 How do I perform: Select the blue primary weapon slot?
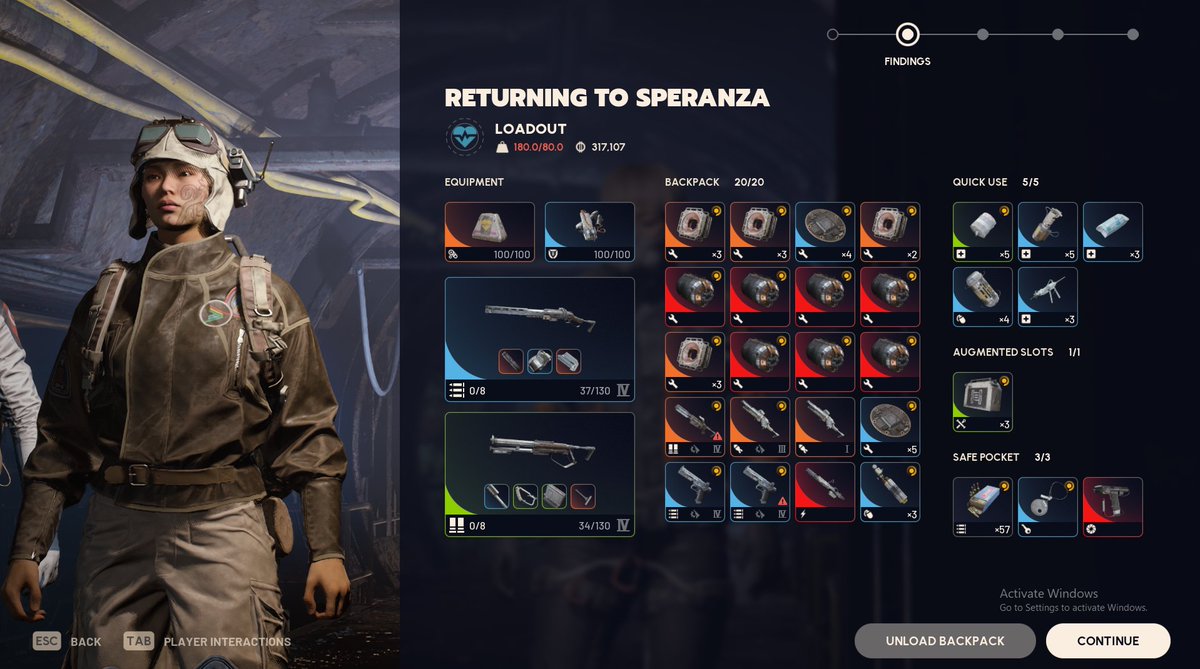[x=539, y=339]
